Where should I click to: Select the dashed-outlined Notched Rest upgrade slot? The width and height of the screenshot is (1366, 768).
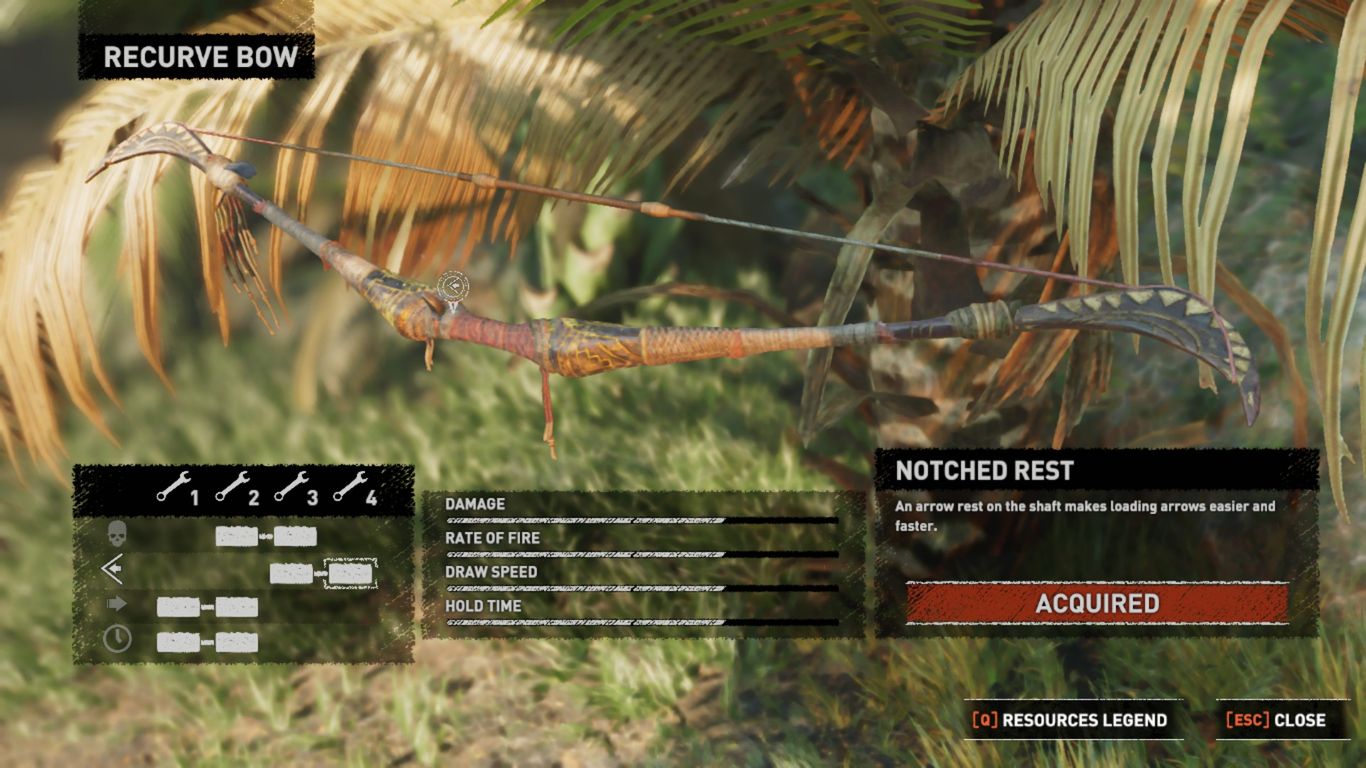pos(350,573)
